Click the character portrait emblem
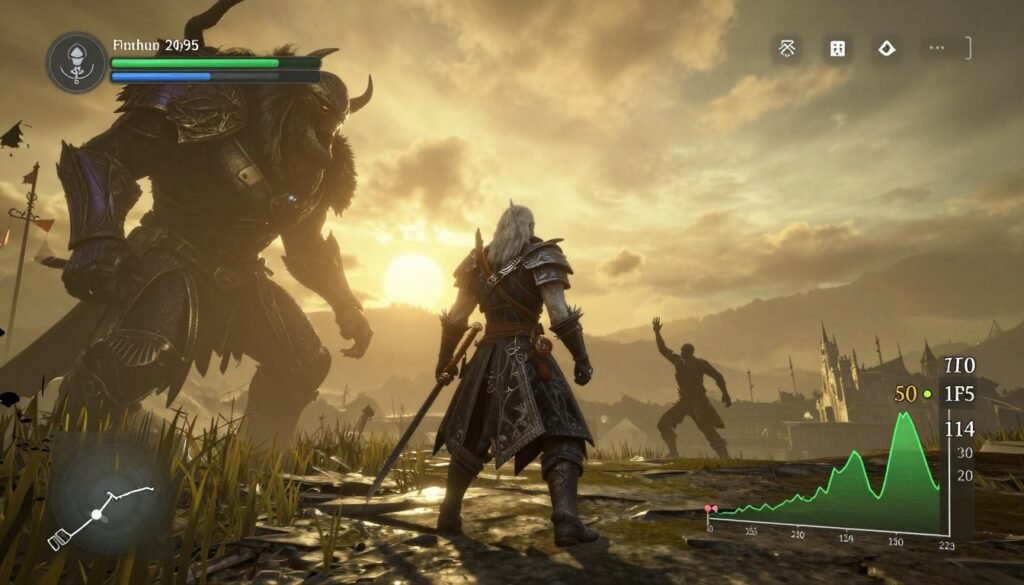Screen dimensions: 1024x585 (x=77, y=62)
